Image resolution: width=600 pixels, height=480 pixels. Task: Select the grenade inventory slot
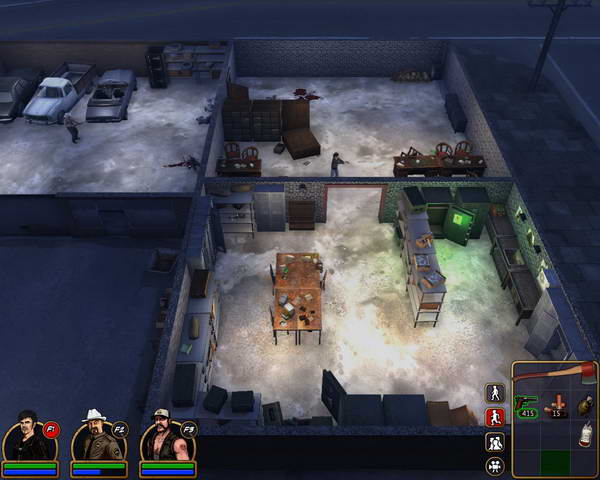pyautogui.click(x=583, y=404)
